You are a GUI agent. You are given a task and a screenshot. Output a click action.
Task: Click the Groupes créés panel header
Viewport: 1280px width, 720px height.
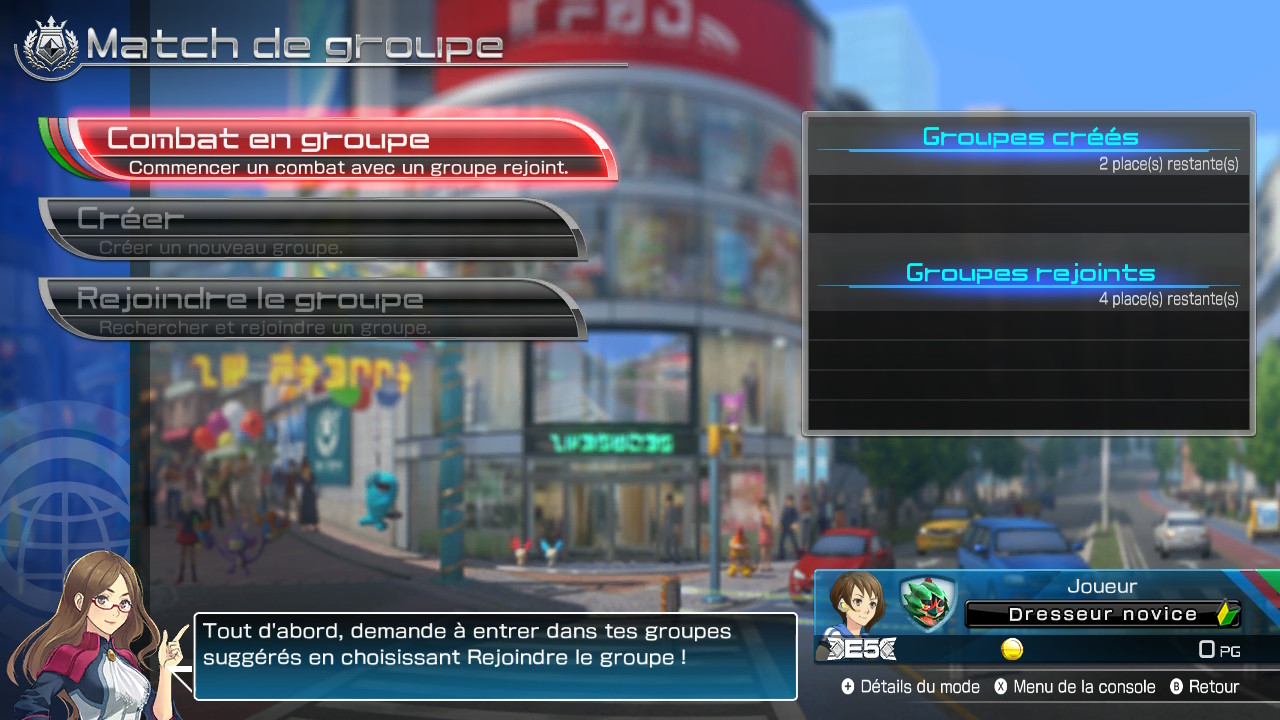(x=1029, y=138)
